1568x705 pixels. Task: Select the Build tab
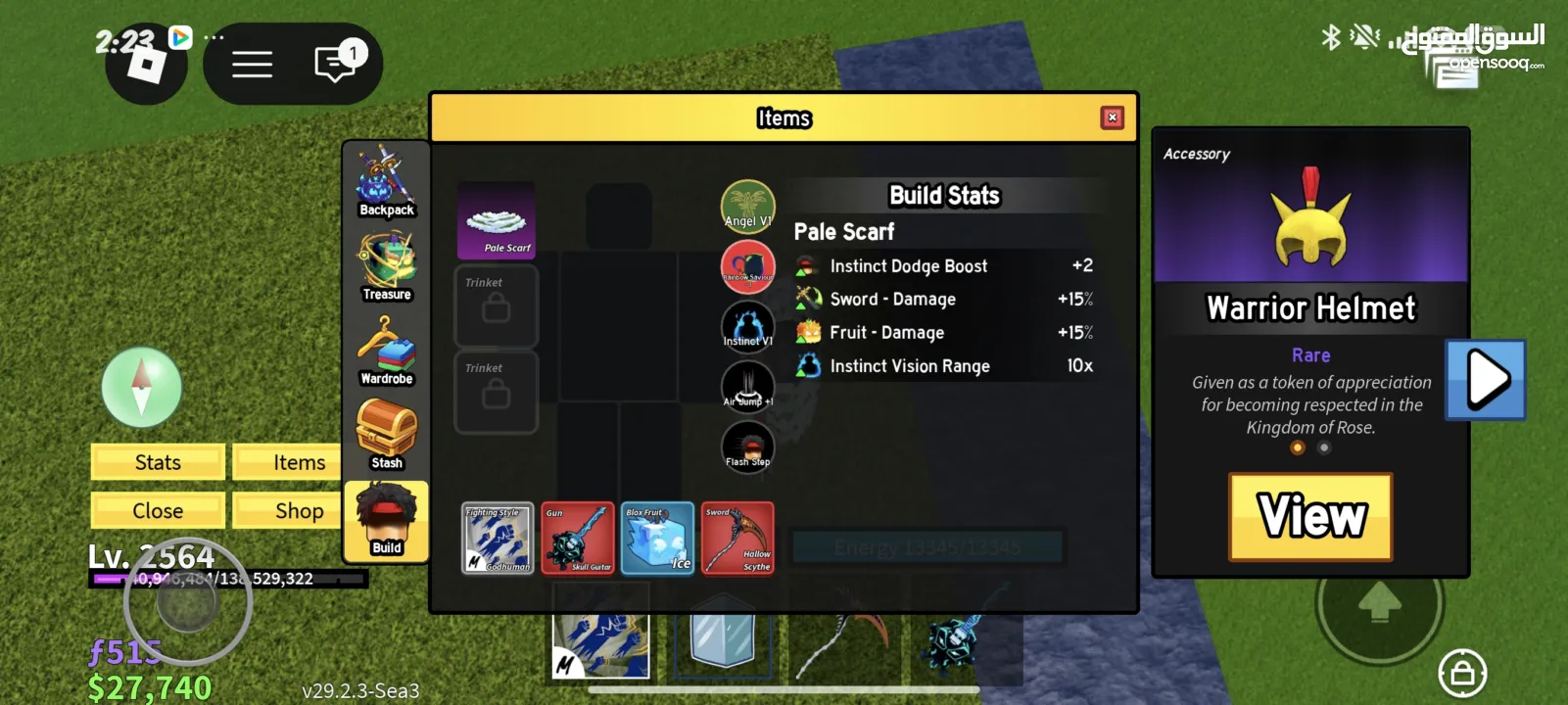pos(387,521)
